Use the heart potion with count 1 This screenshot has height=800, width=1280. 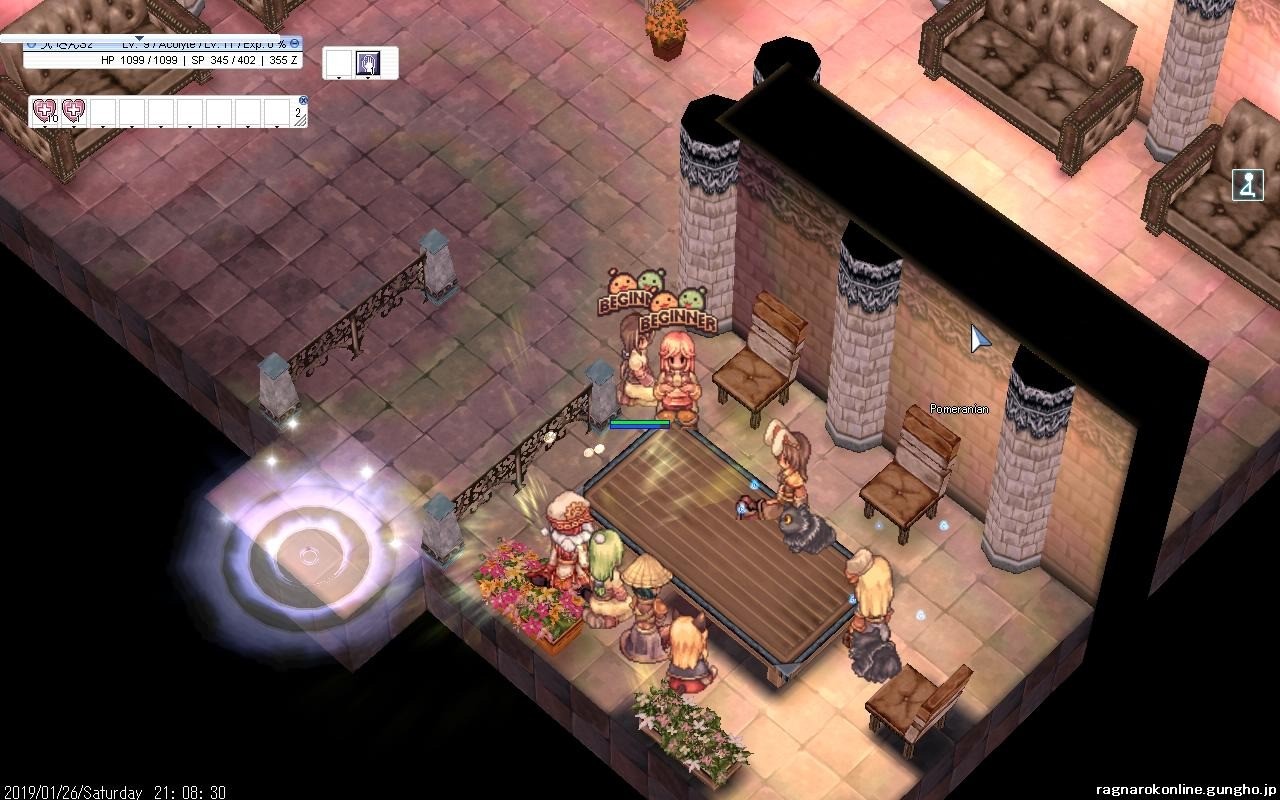[x=73, y=111]
